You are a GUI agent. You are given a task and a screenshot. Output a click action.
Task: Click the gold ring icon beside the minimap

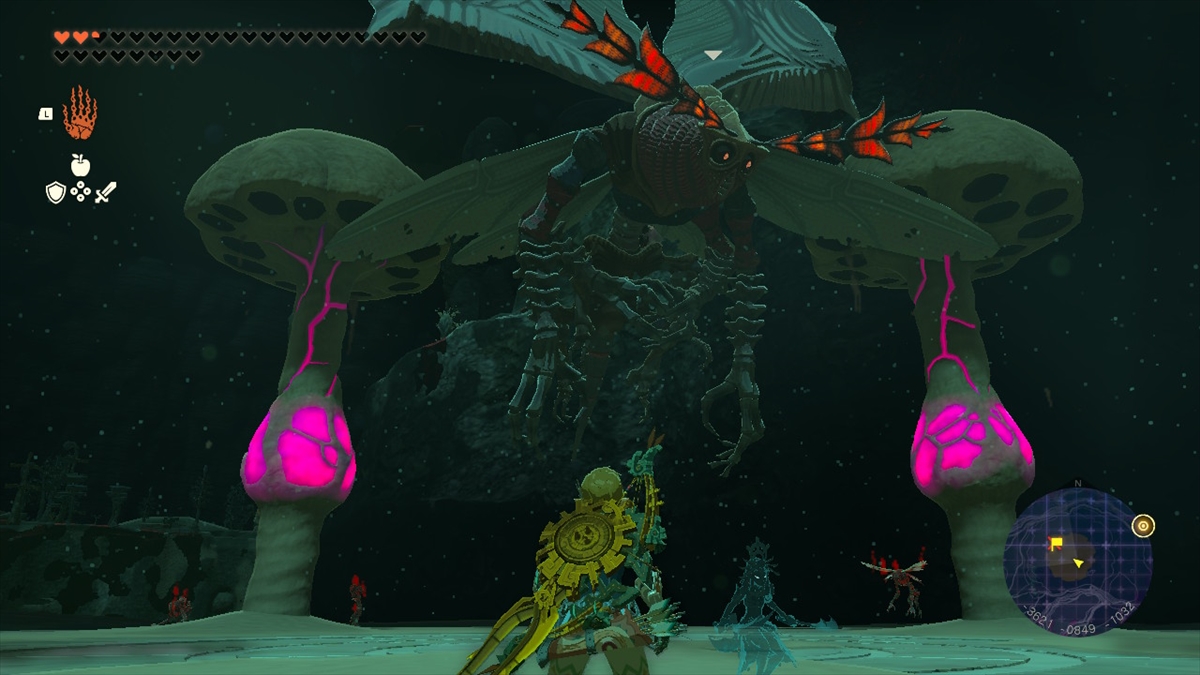coord(1143,525)
